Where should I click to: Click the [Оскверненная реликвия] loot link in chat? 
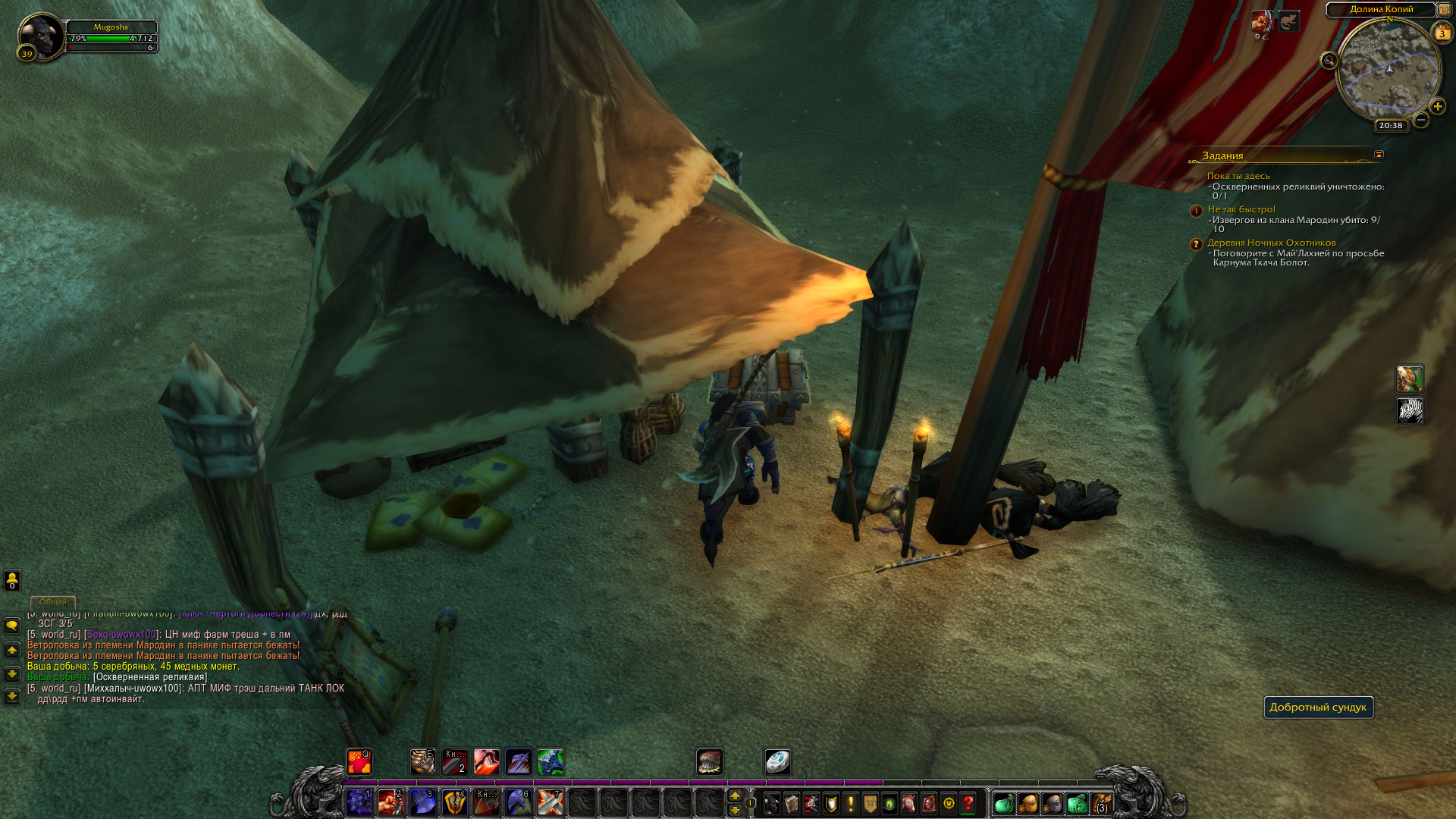pyautogui.click(x=149, y=677)
